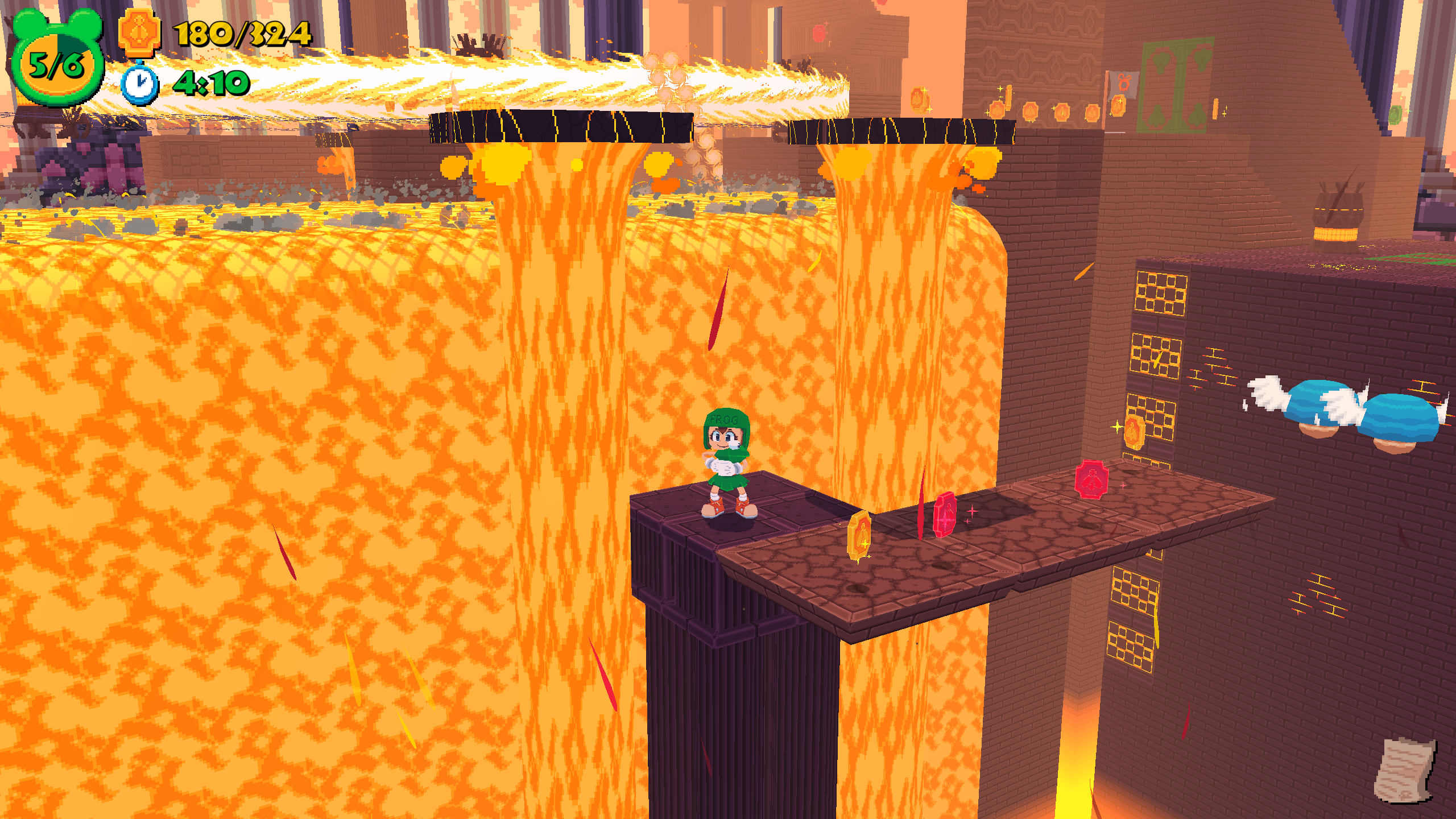The image size is (1456, 819).
Task: Click the orange coin counter icon
Action: pyautogui.click(x=139, y=33)
